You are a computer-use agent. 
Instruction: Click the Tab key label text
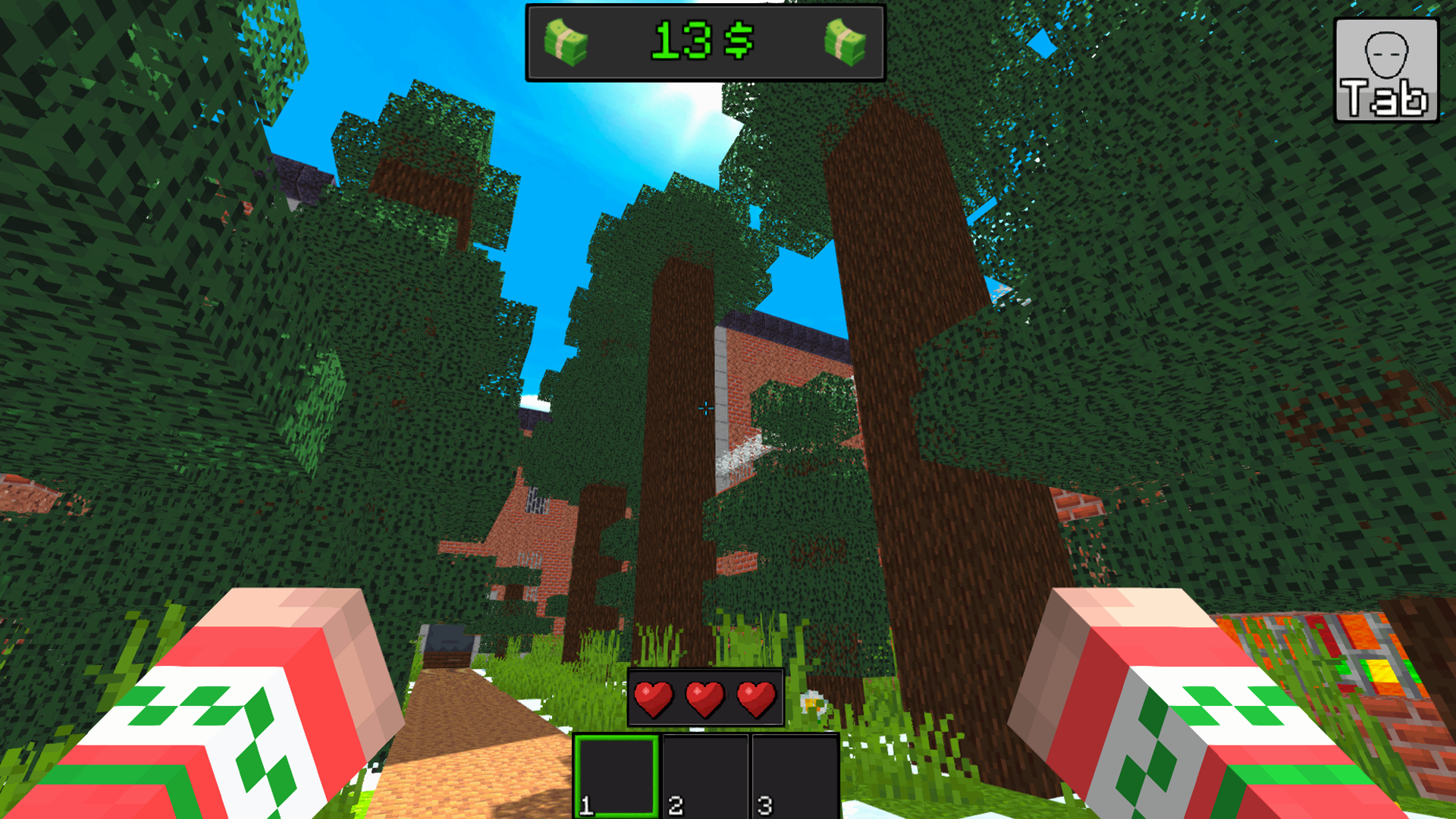tap(1385, 99)
